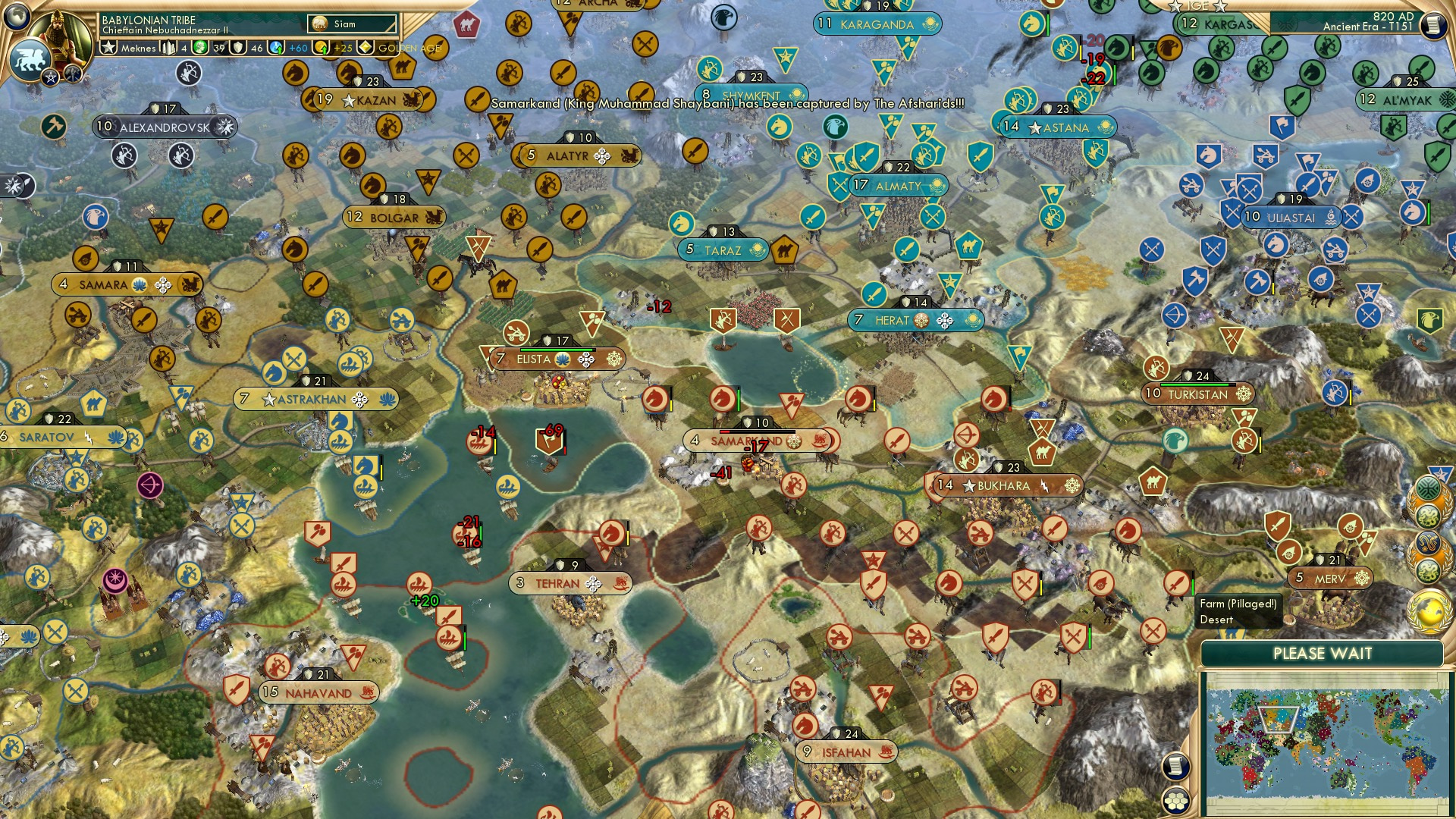Open the scroll icon beside the minimap
This screenshot has height=819, width=1456.
click(1175, 766)
